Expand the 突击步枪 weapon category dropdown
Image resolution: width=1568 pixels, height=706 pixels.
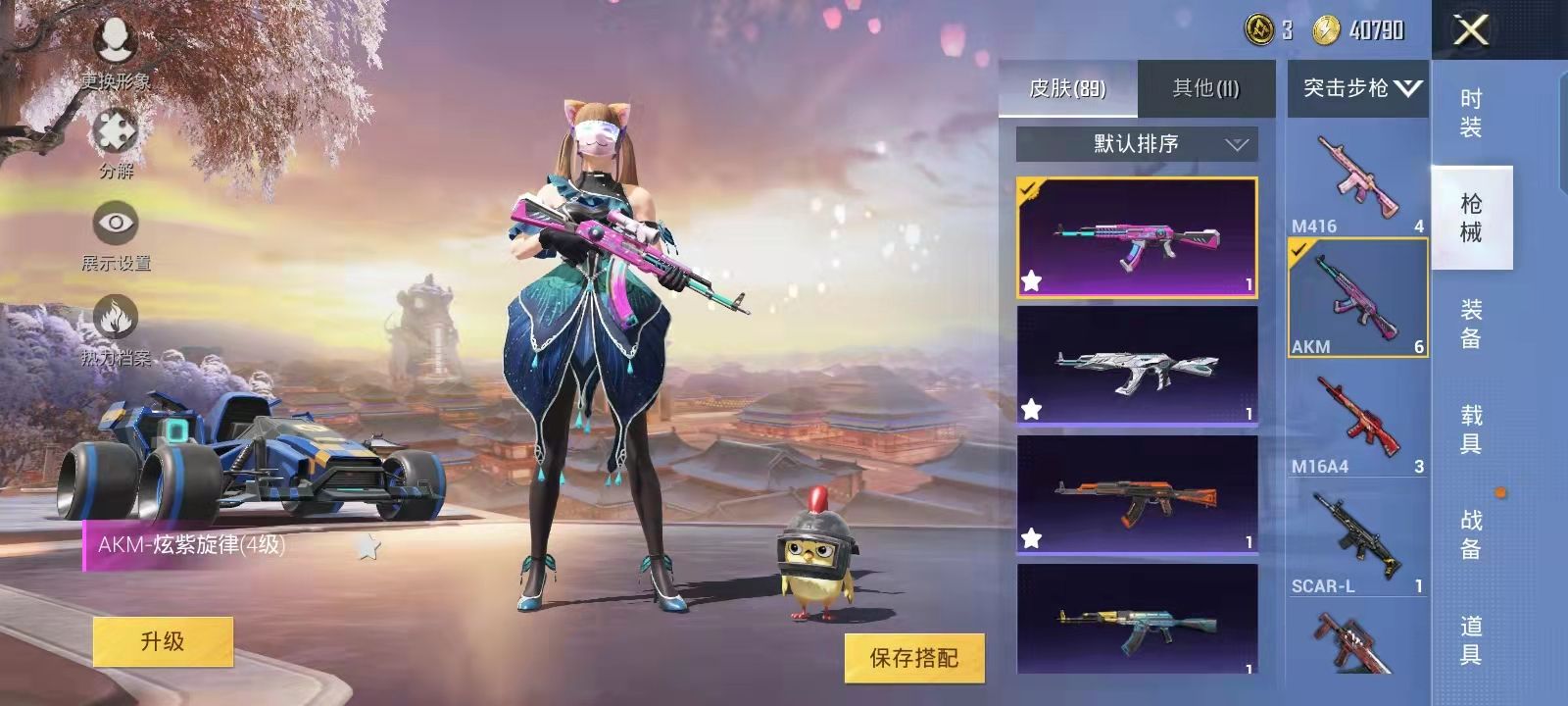[x=1356, y=87]
